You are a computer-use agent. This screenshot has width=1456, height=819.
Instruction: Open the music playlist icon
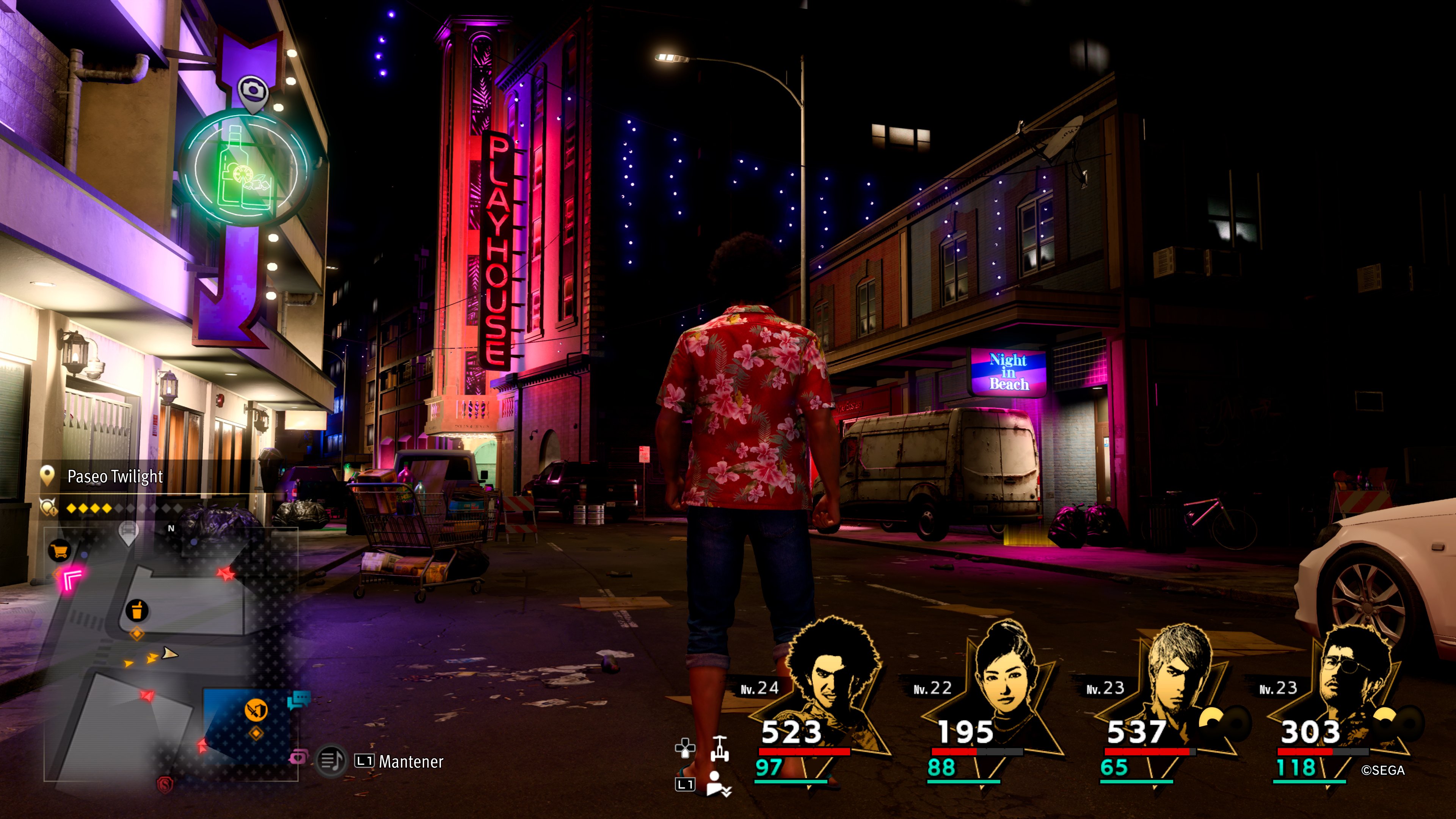coord(331,761)
